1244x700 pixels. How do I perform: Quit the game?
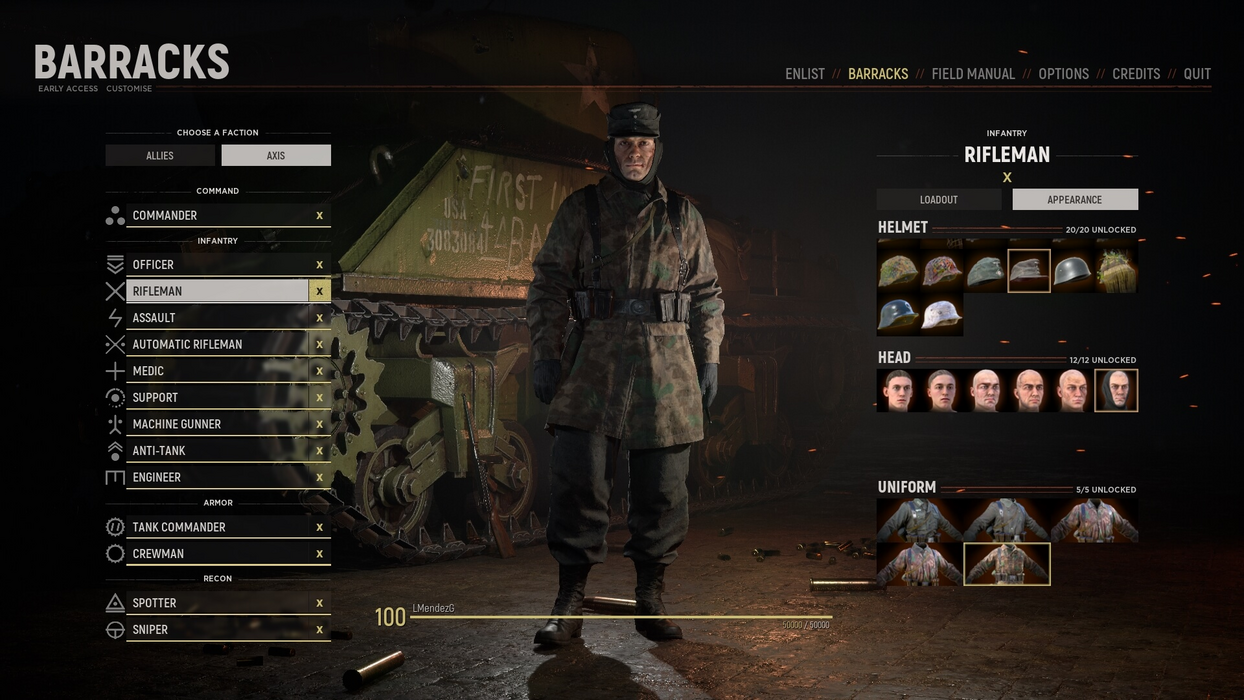point(1197,74)
